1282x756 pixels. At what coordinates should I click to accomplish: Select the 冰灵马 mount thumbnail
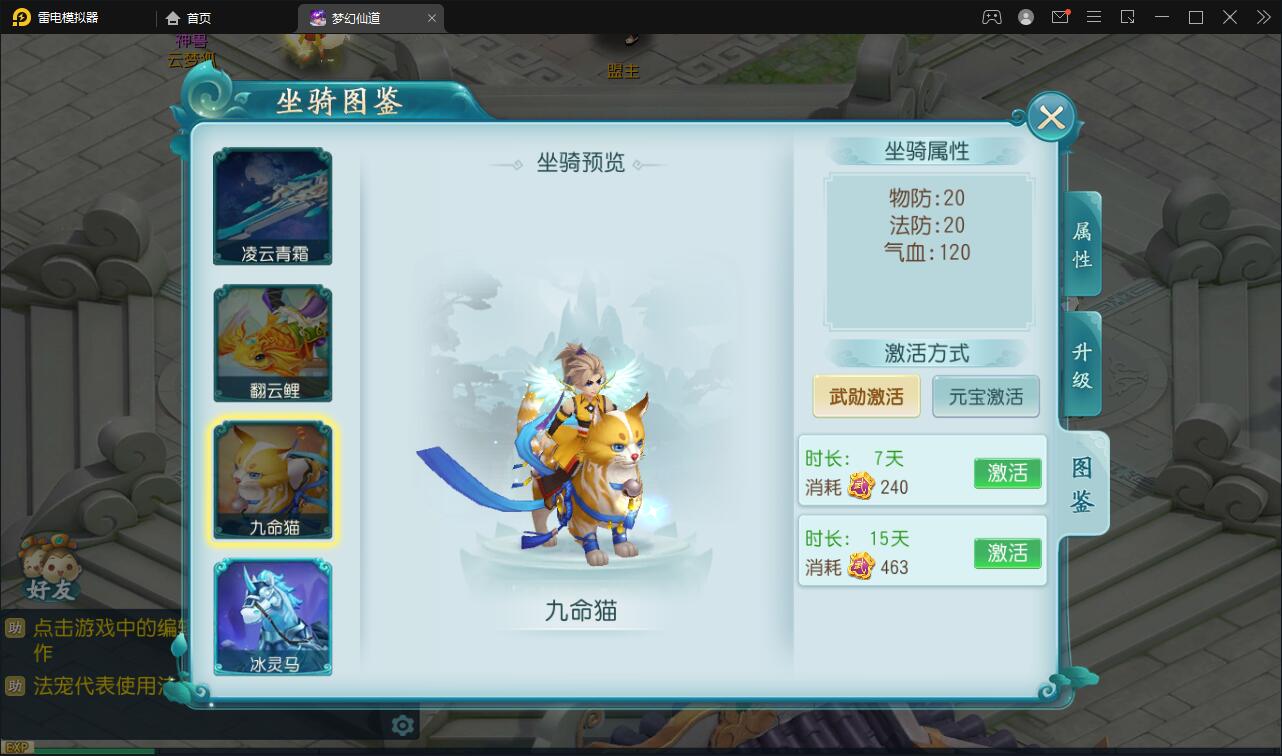pos(271,617)
